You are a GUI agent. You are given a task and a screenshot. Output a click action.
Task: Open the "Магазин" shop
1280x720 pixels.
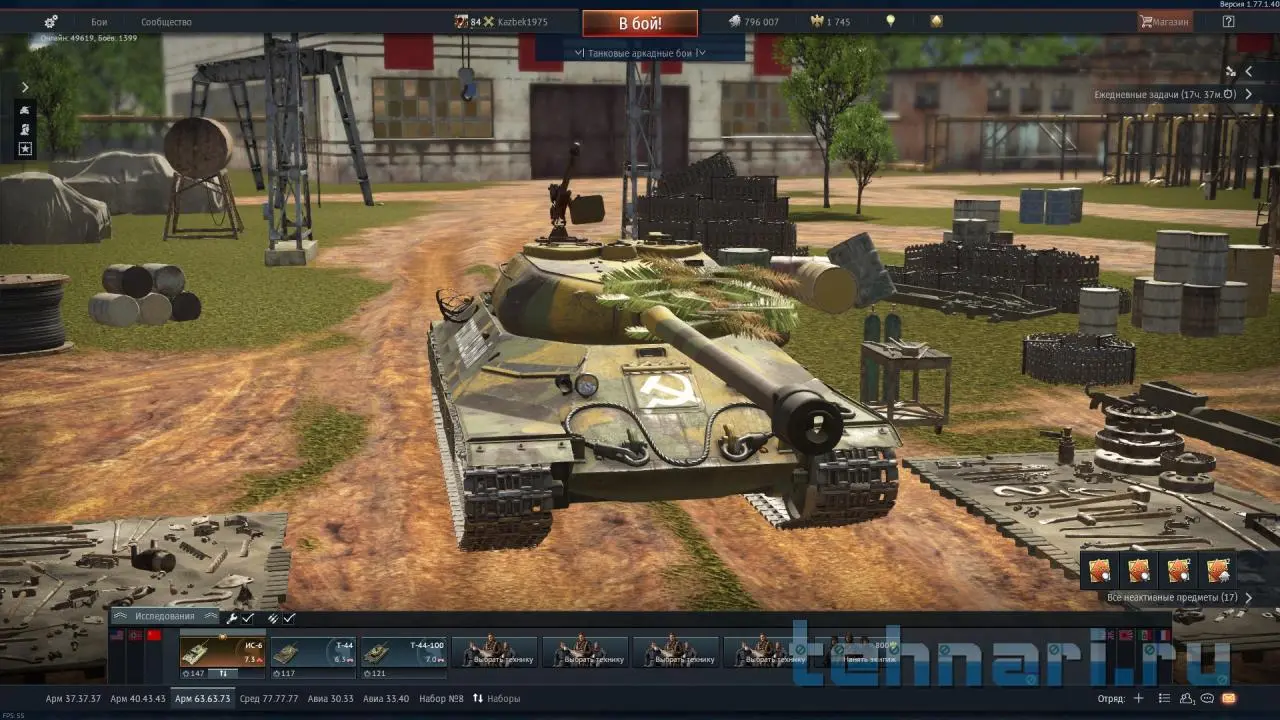1165,21
